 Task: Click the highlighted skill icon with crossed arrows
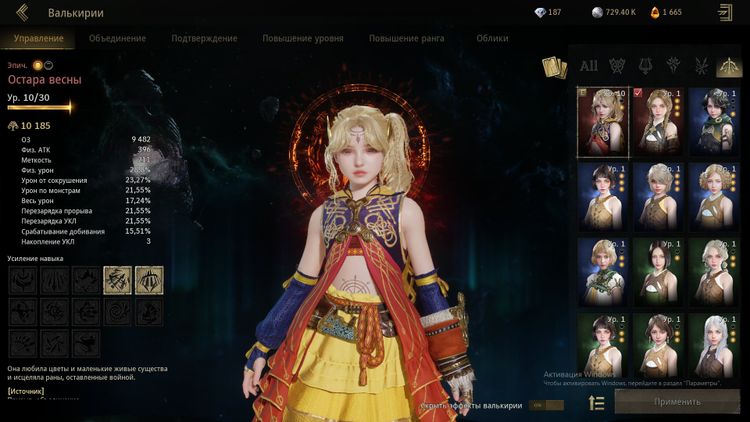pyautogui.click(x=117, y=280)
